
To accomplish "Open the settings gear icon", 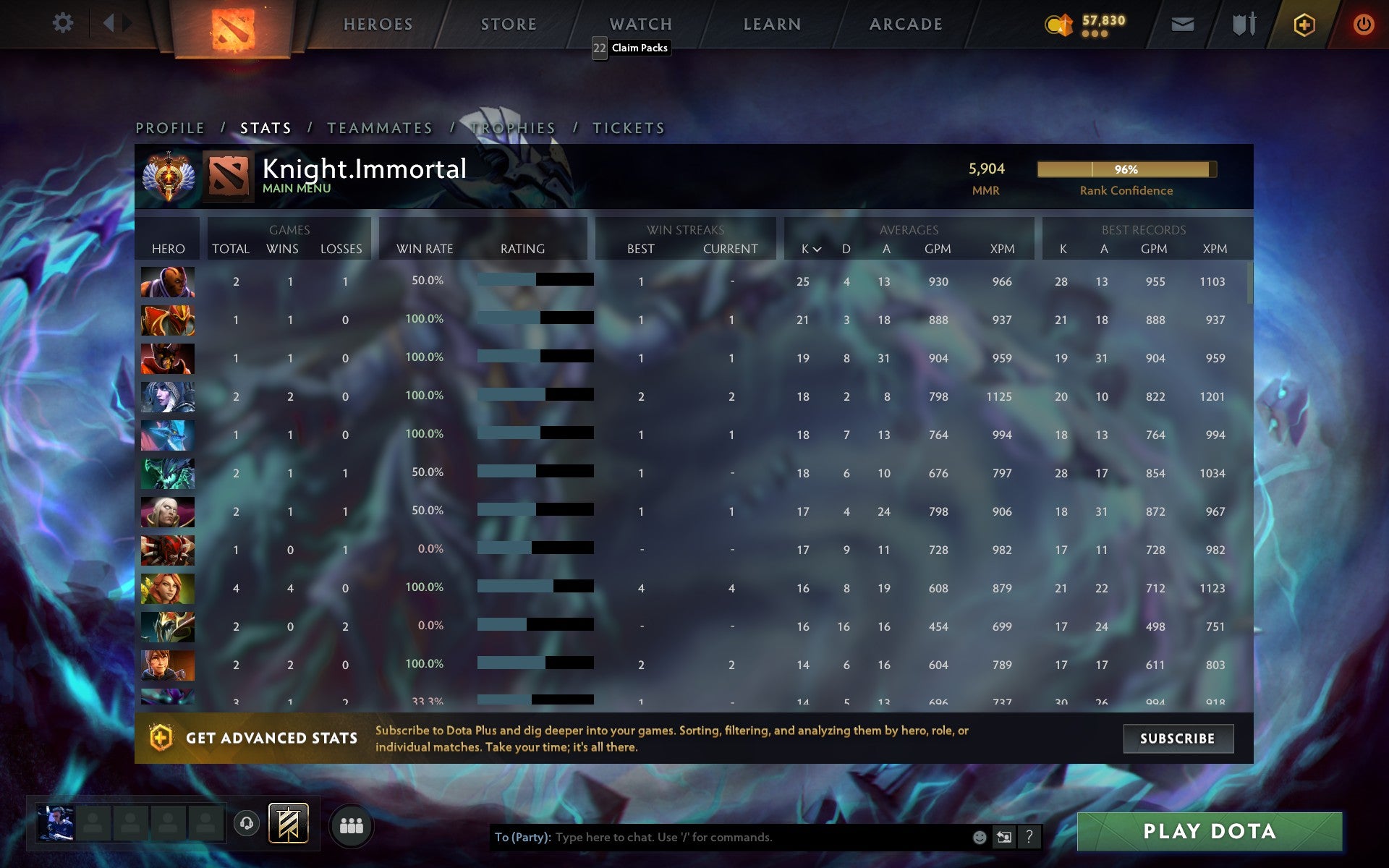I will 64,22.
